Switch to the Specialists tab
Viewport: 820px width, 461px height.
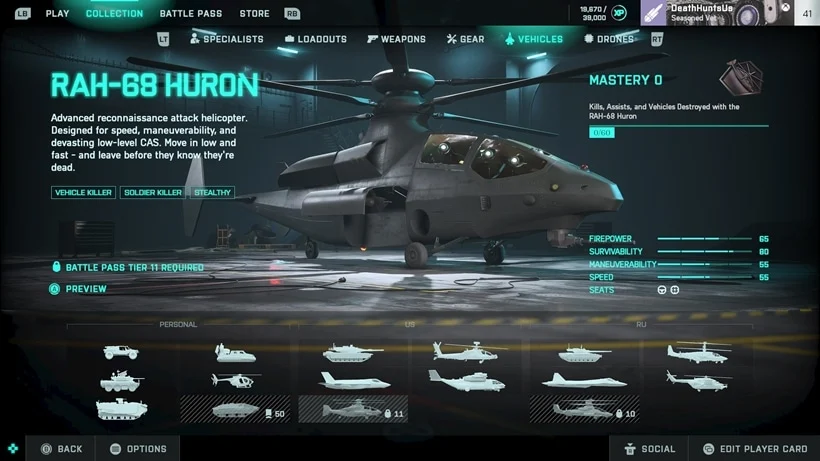226,39
